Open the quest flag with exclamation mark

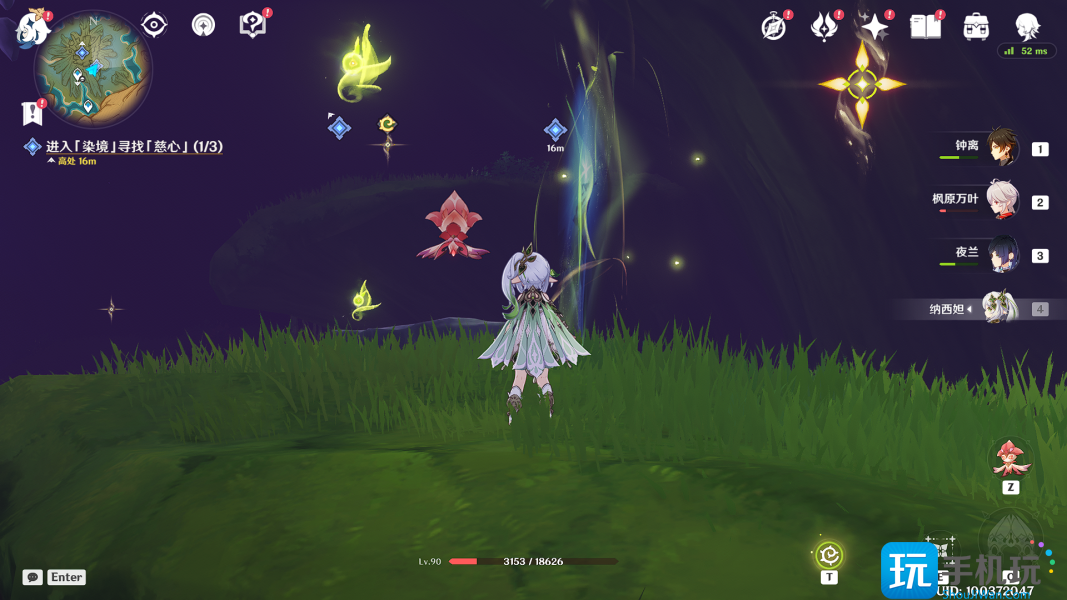coord(32,113)
